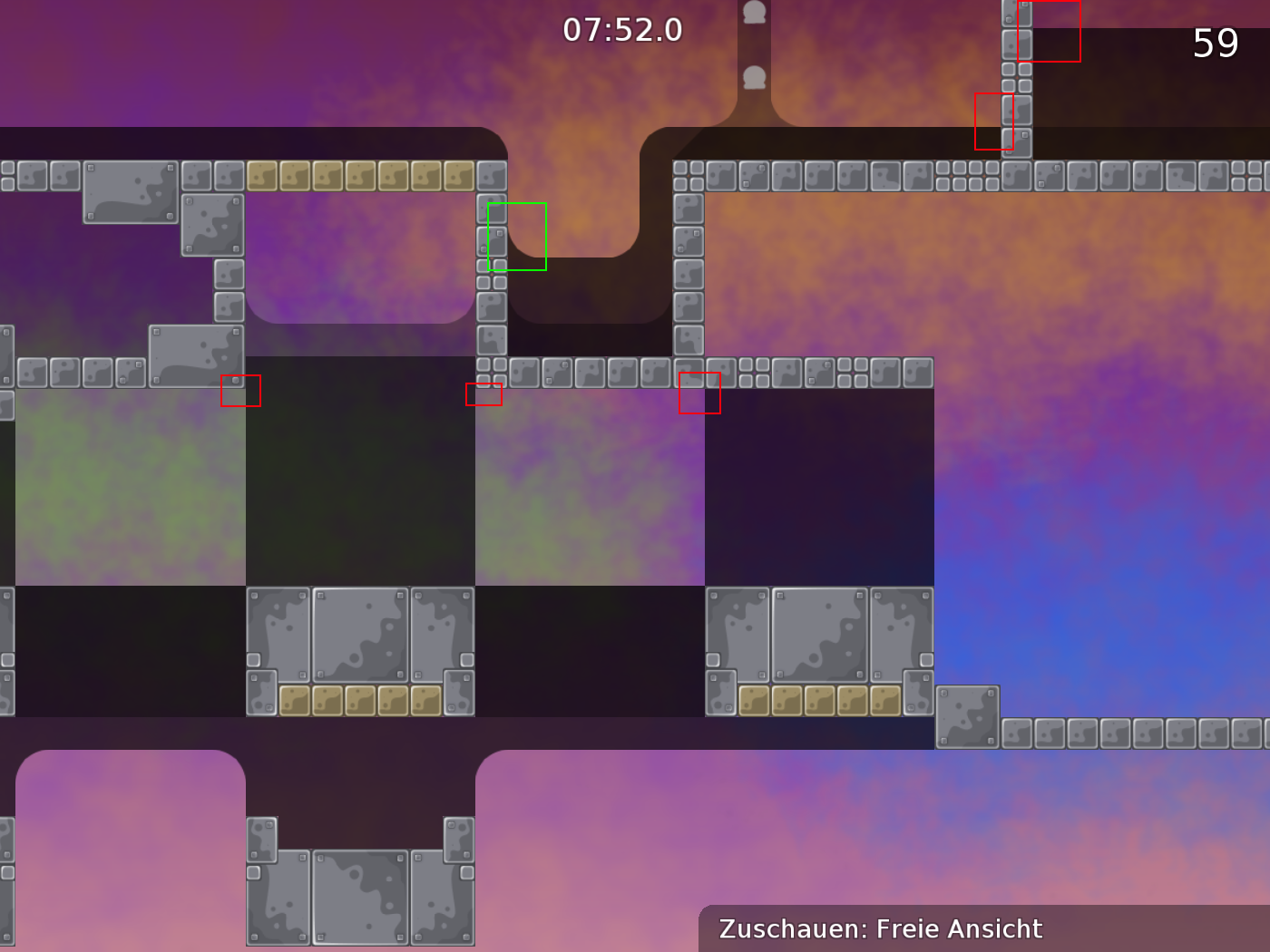This screenshot has width=1270, height=952.
Task: Click the red marker on the tall brick pillar
Action: tap(994, 121)
